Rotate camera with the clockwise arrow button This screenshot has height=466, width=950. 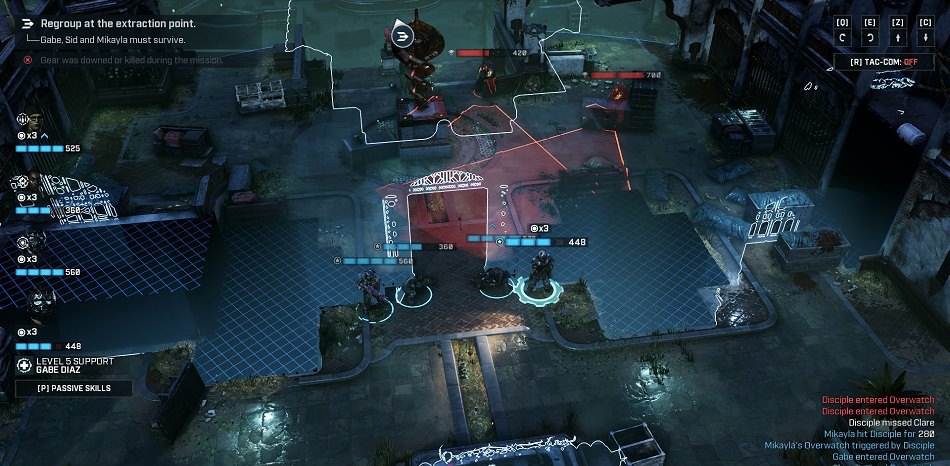coord(872,38)
